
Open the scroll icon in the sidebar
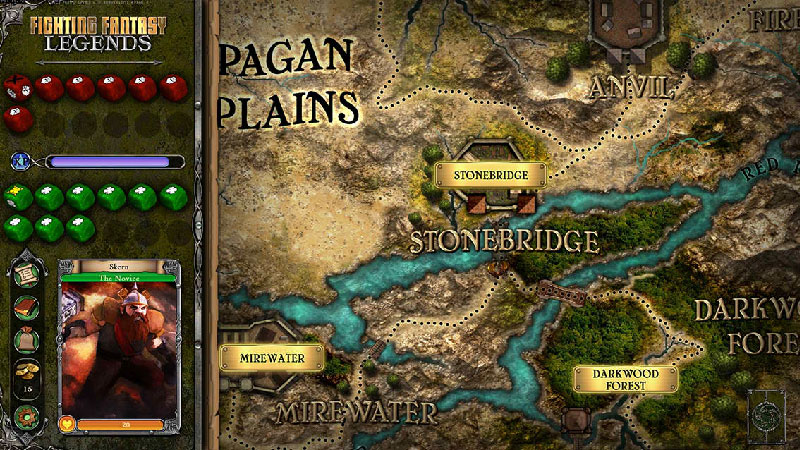28,274
